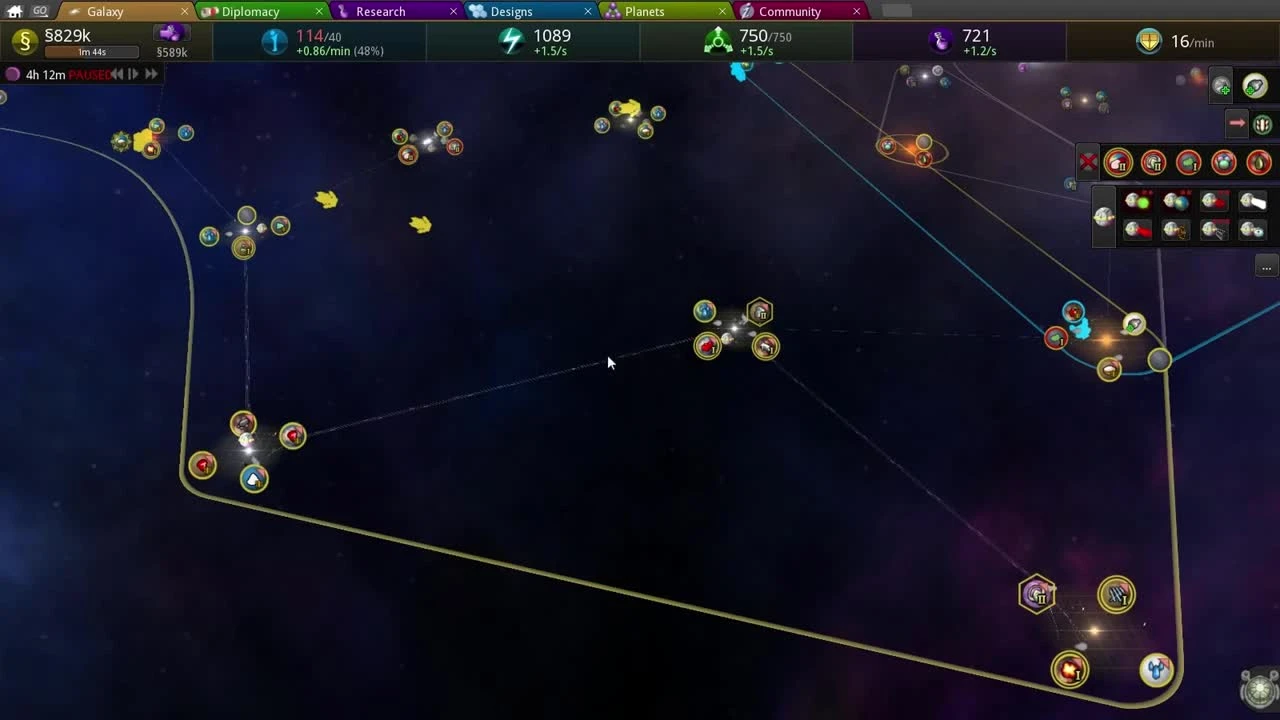Expand the rewind speed control next to PAUSED

pos(116,73)
